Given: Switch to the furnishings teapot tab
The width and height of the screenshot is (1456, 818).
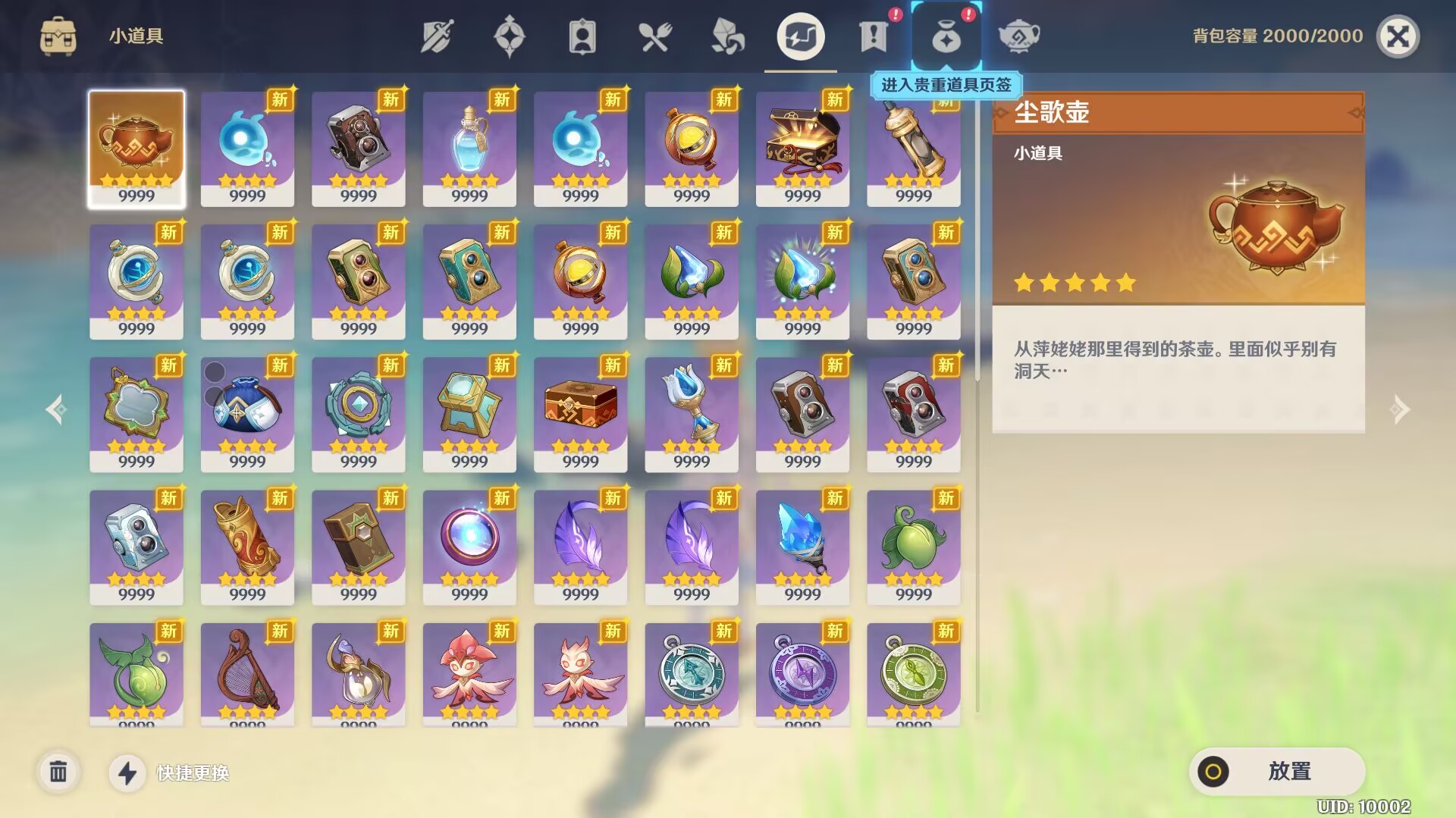Looking at the screenshot, I should click(x=1018, y=36).
